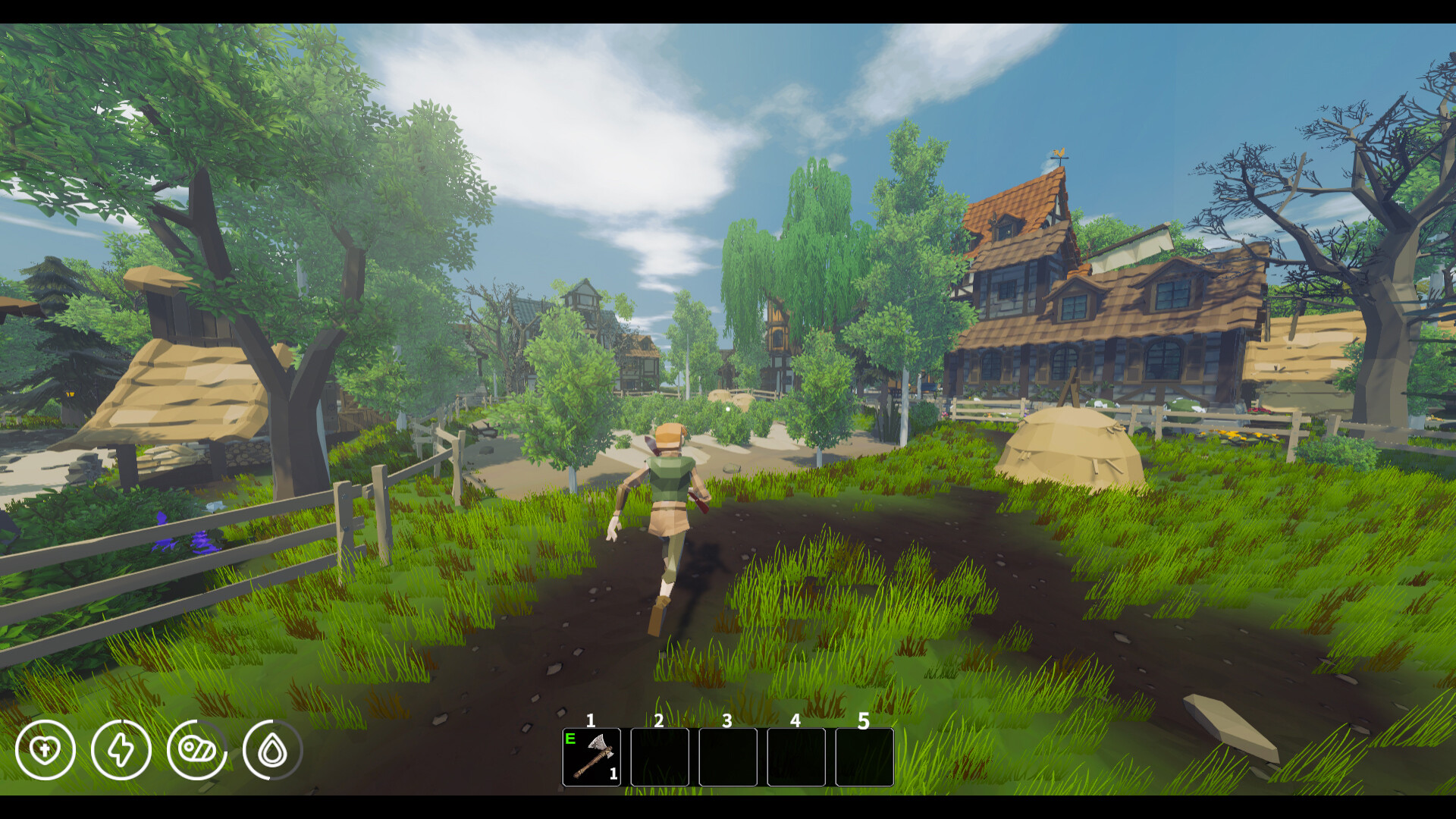Activate empty hotbar slot 5

(864, 757)
